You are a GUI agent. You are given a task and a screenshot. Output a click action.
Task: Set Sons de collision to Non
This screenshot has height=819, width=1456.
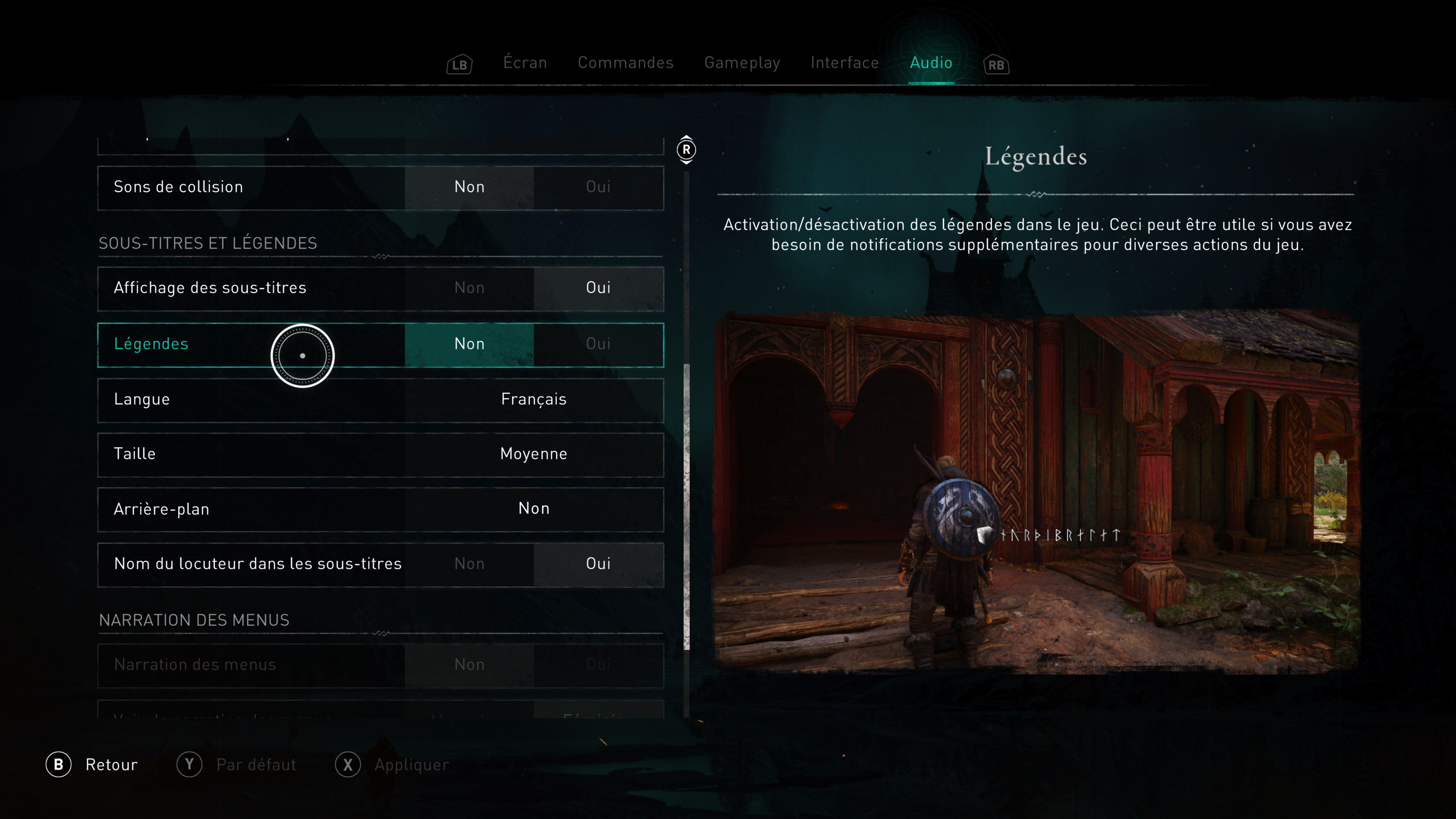pyautogui.click(x=469, y=187)
